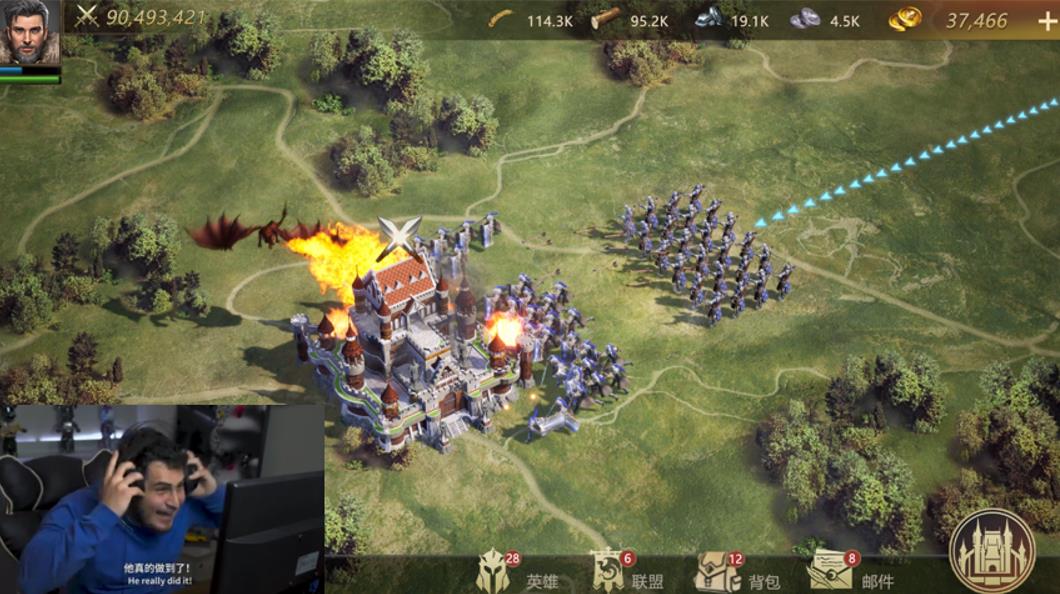
Task: Select the crossed-swords battle marker over castle
Action: tap(396, 237)
